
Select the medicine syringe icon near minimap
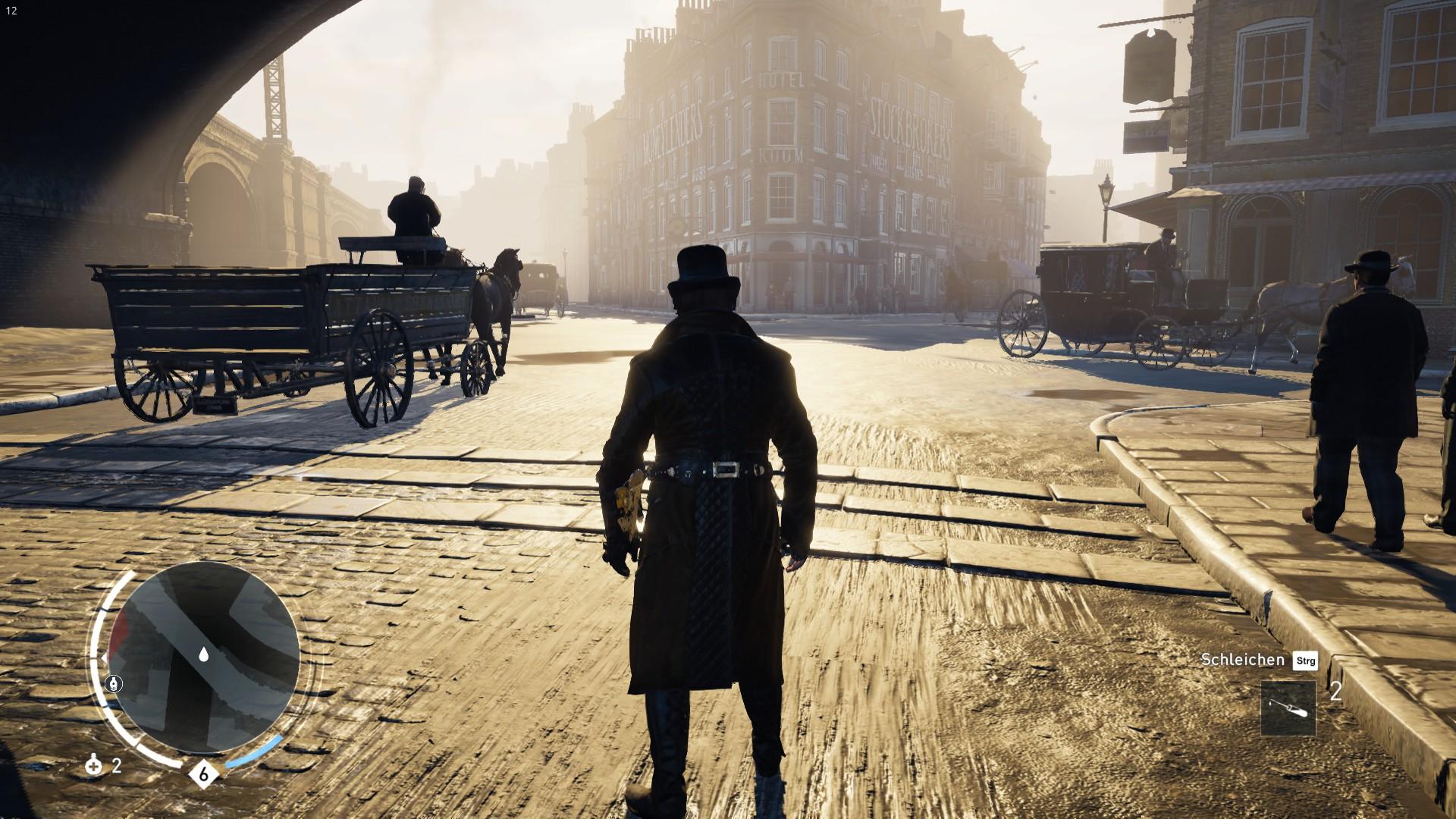pos(93,764)
